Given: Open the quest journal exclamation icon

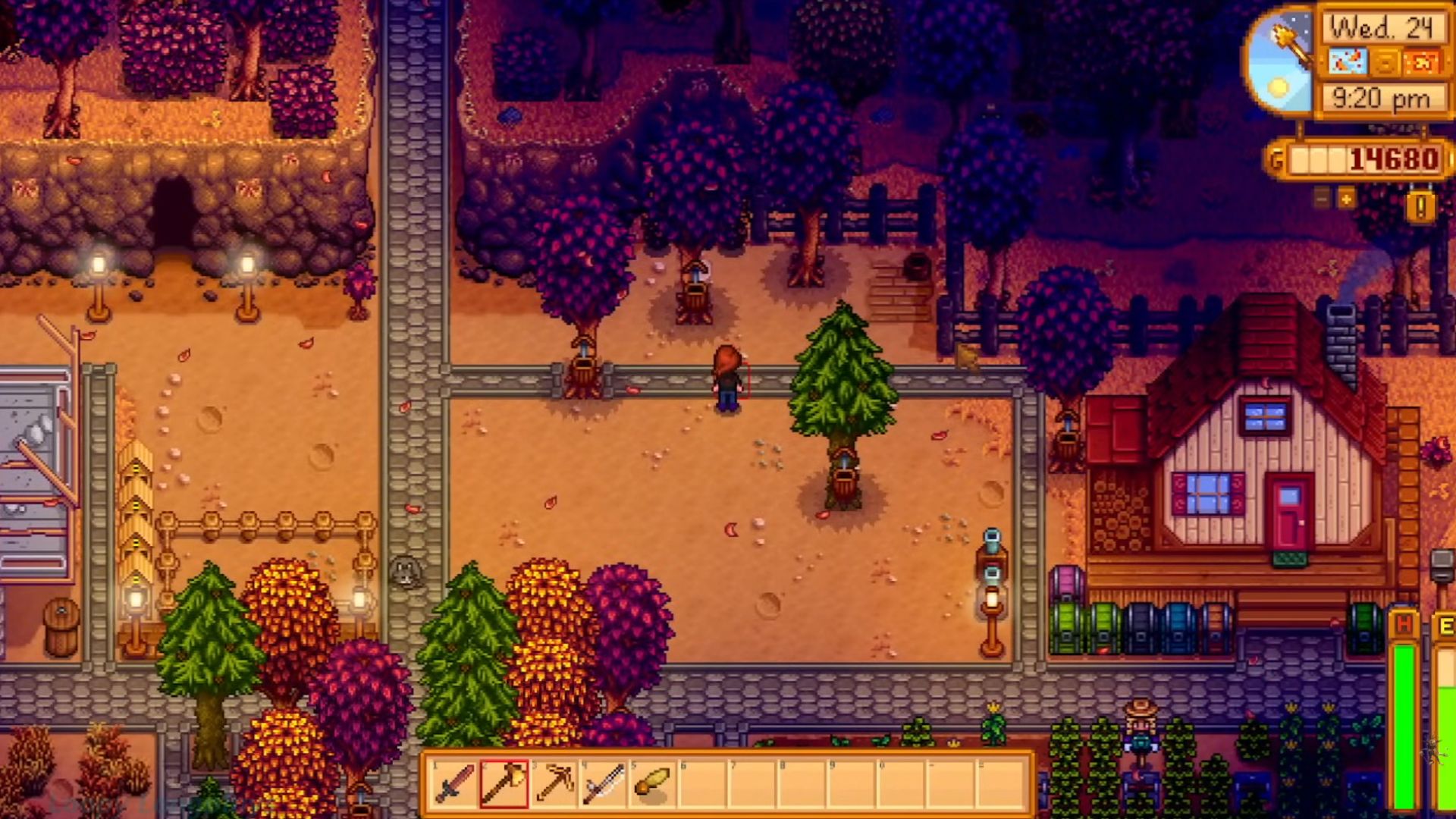Looking at the screenshot, I should point(1421,206).
